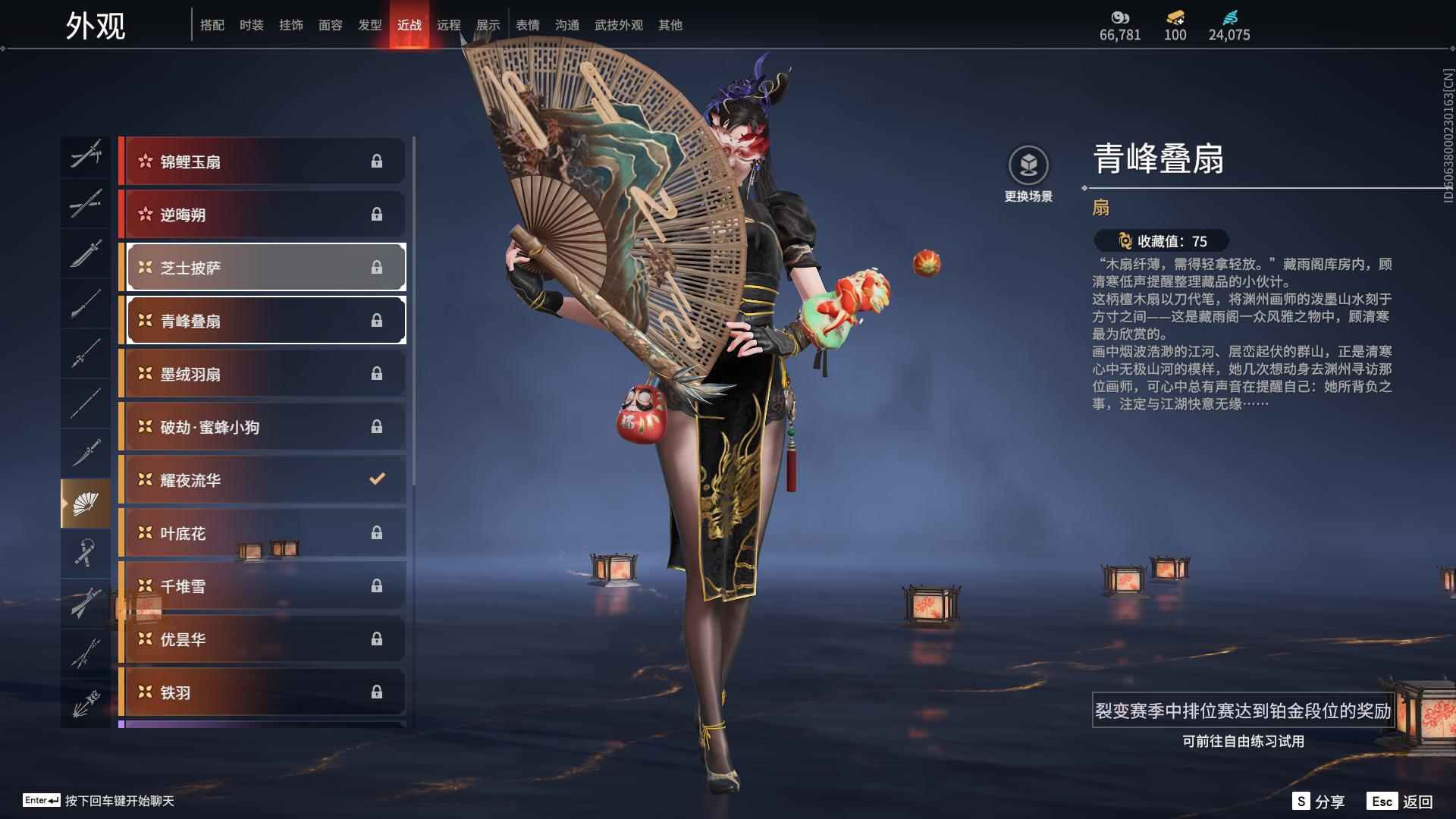
Task: Click the 返回 return button
Action: (1420, 800)
